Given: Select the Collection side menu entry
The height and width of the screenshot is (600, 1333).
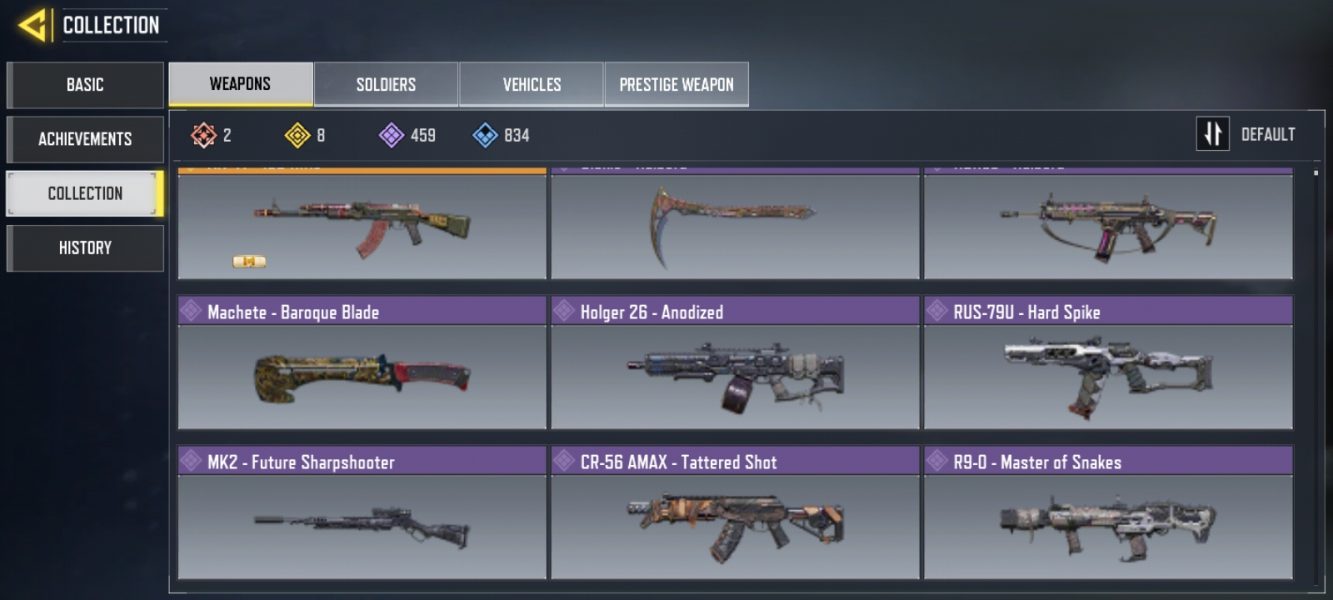Looking at the screenshot, I should (x=85, y=193).
